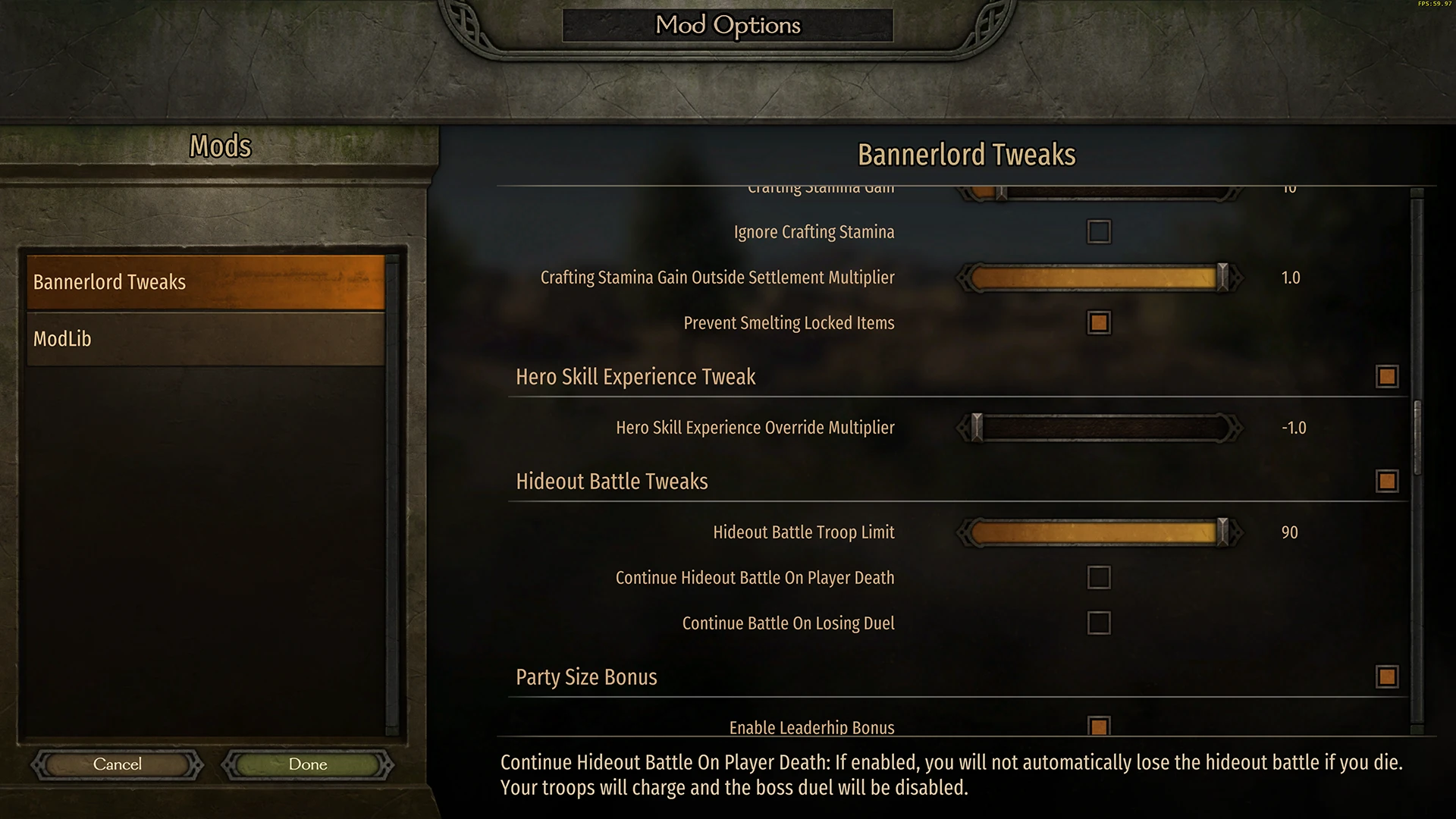This screenshot has width=1456, height=819.
Task: Disable the Enable Leaderhip Bonus option
Action: point(1097,726)
